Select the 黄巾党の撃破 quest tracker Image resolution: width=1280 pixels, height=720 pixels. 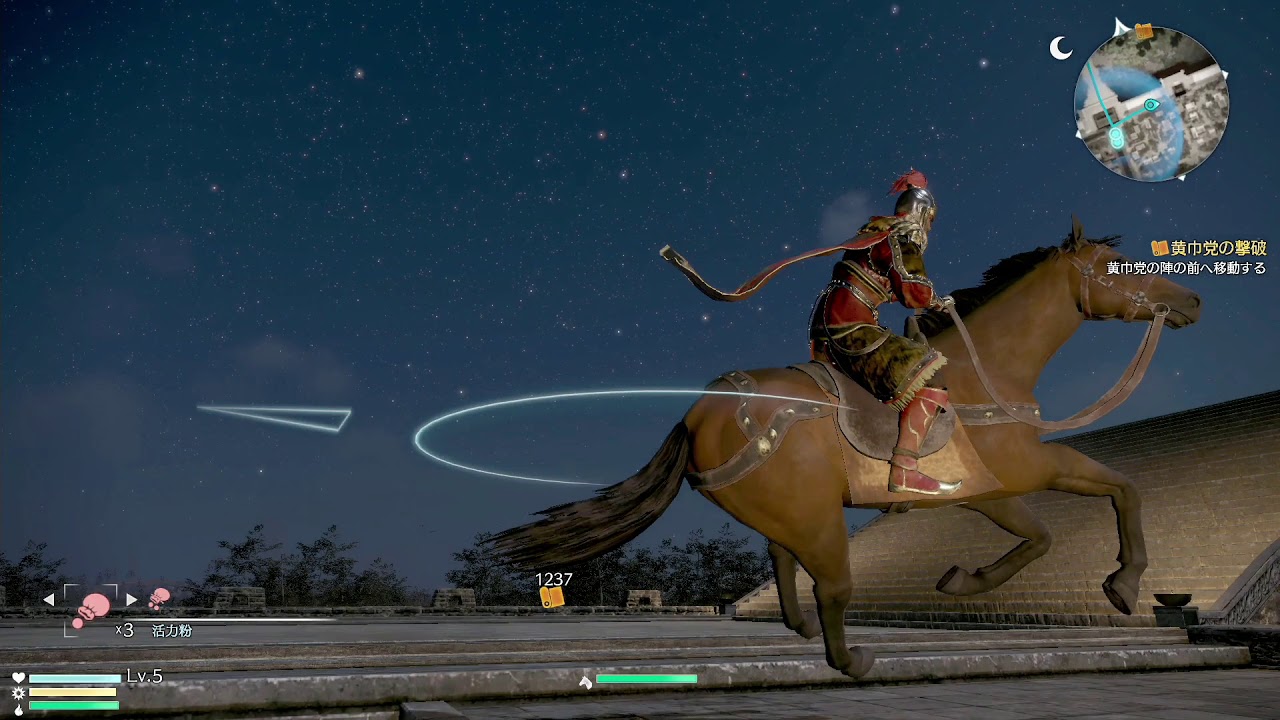coord(1209,248)
